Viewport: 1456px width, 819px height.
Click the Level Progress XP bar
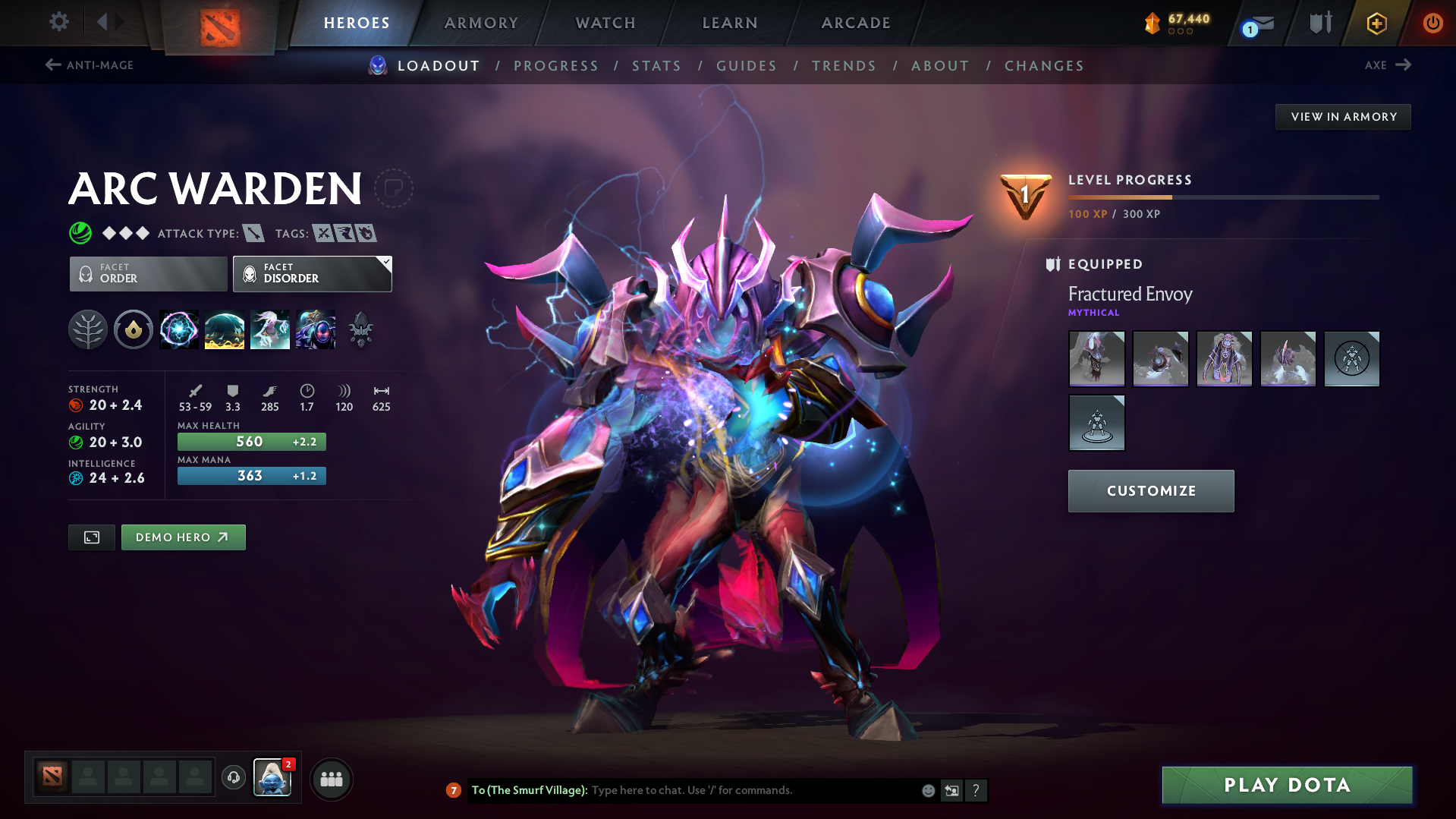point(1222,197)
